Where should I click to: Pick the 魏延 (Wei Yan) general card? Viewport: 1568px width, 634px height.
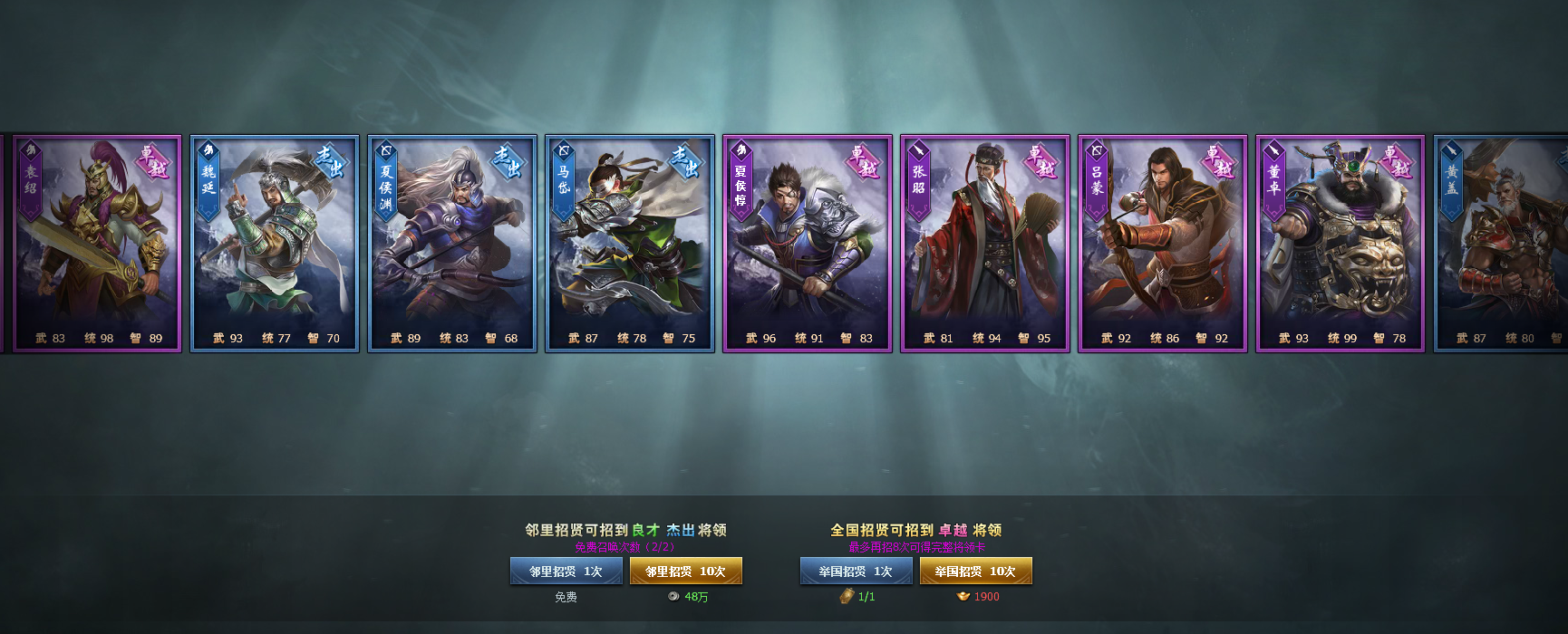coord(275,244)
